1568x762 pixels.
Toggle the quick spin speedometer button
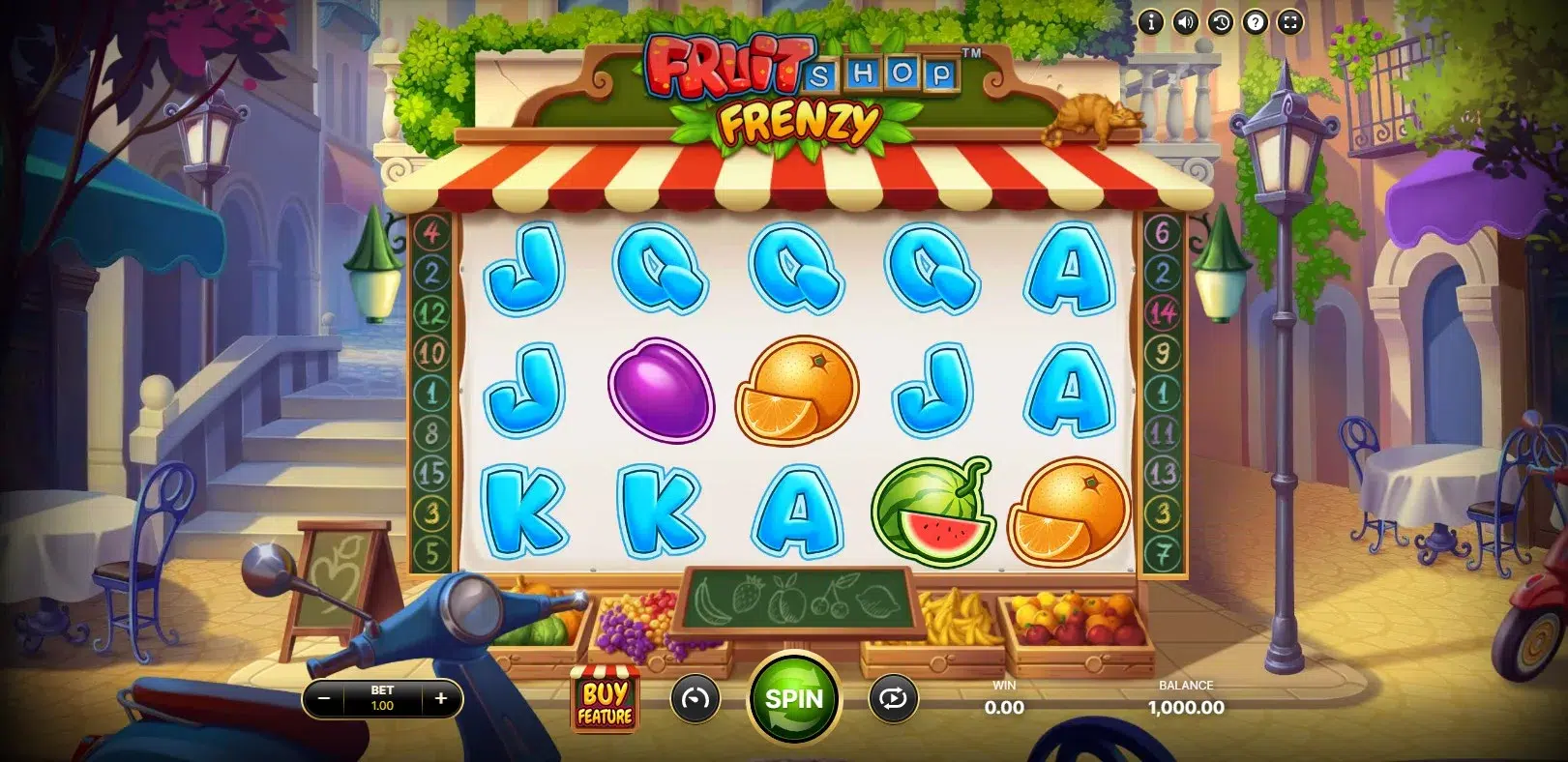point(695,698)
